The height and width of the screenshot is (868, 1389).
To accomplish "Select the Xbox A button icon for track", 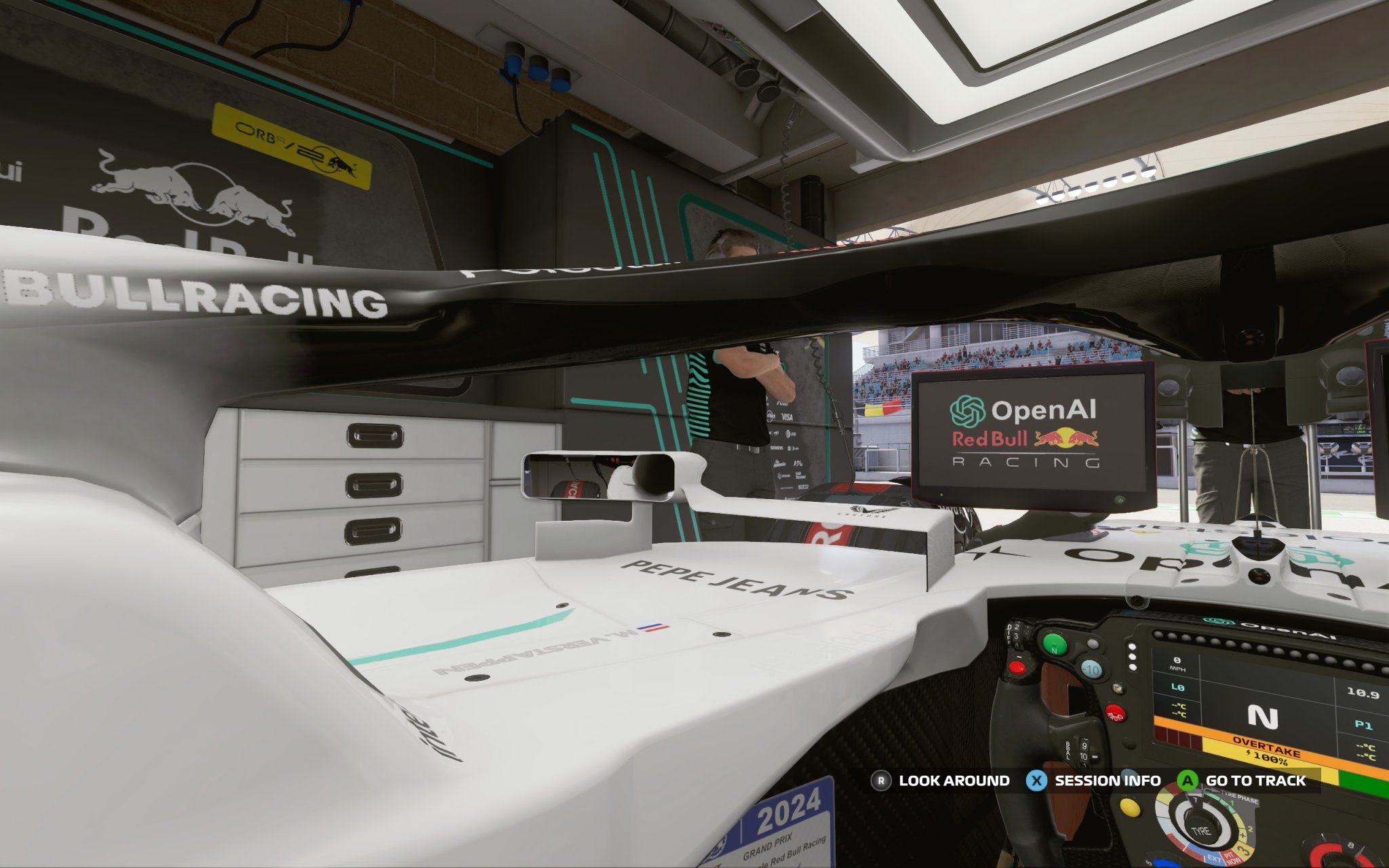I will (x=1188, y=779).
